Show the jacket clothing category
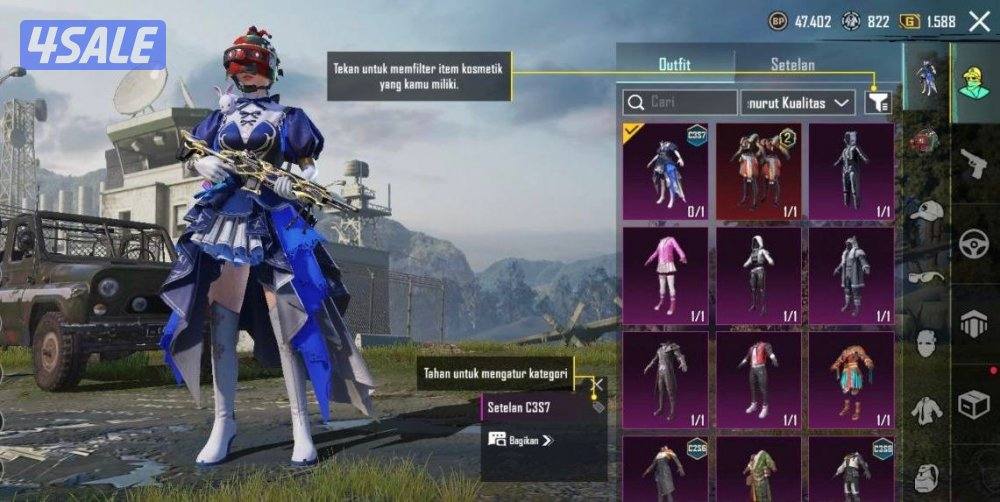Viewport: 1000px width, 502px height. (927, 410)
